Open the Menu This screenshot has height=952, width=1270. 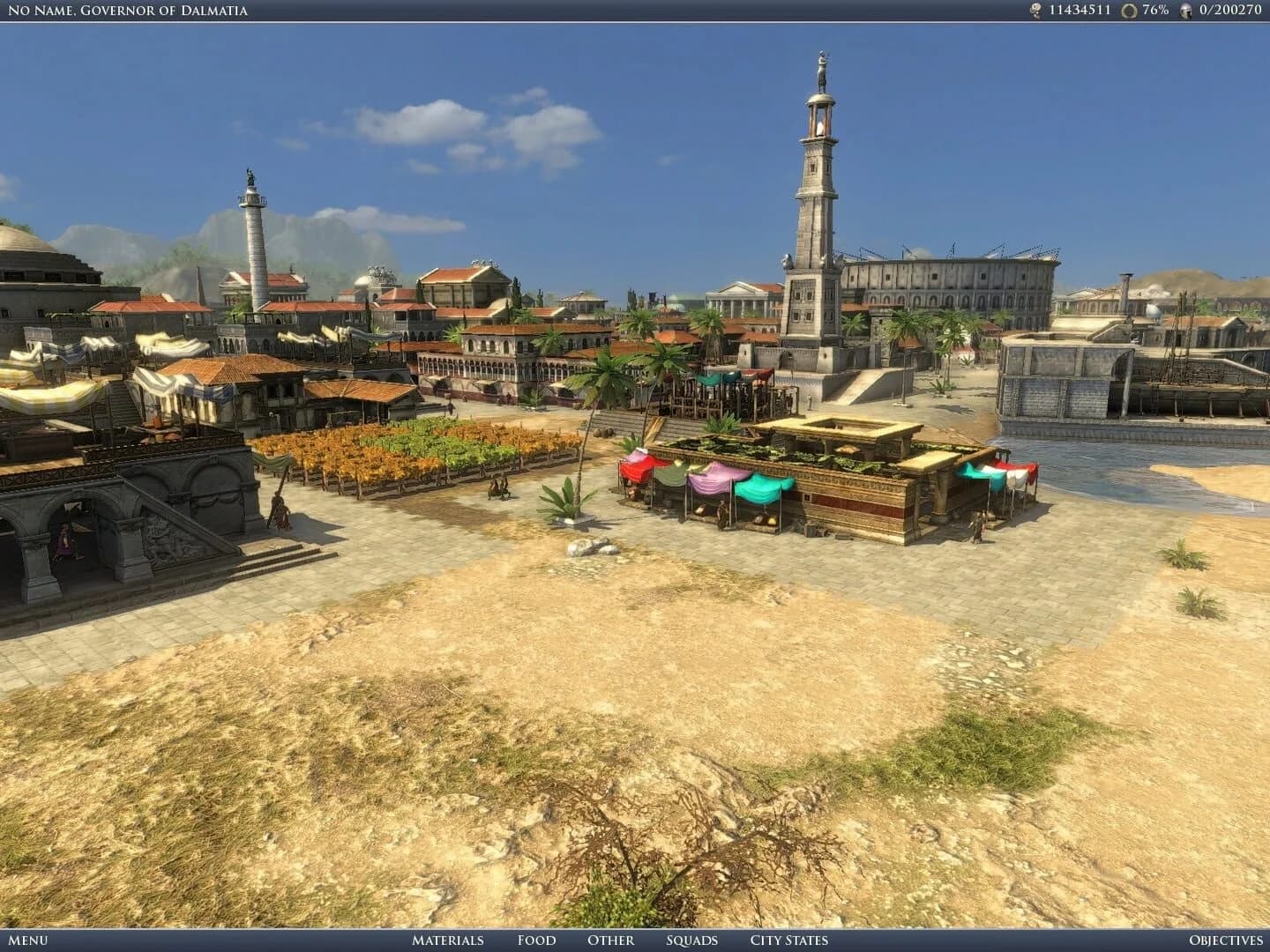click(x=26, y=941)
